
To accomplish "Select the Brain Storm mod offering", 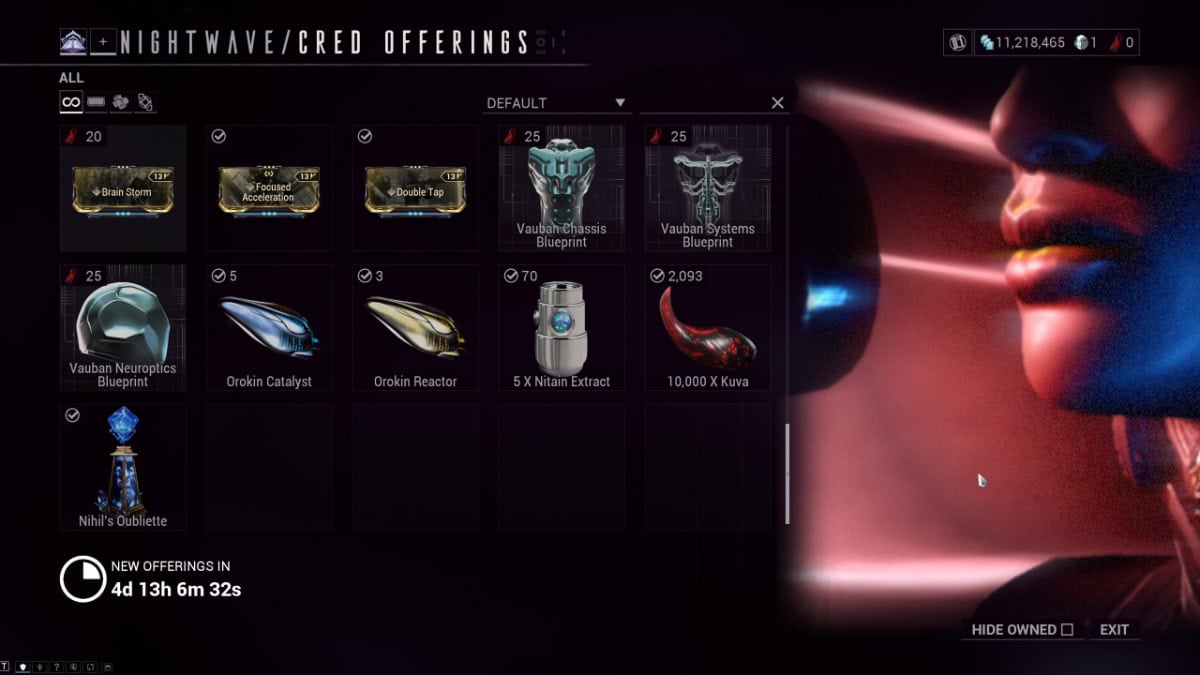I will click(x=123, y=188).
